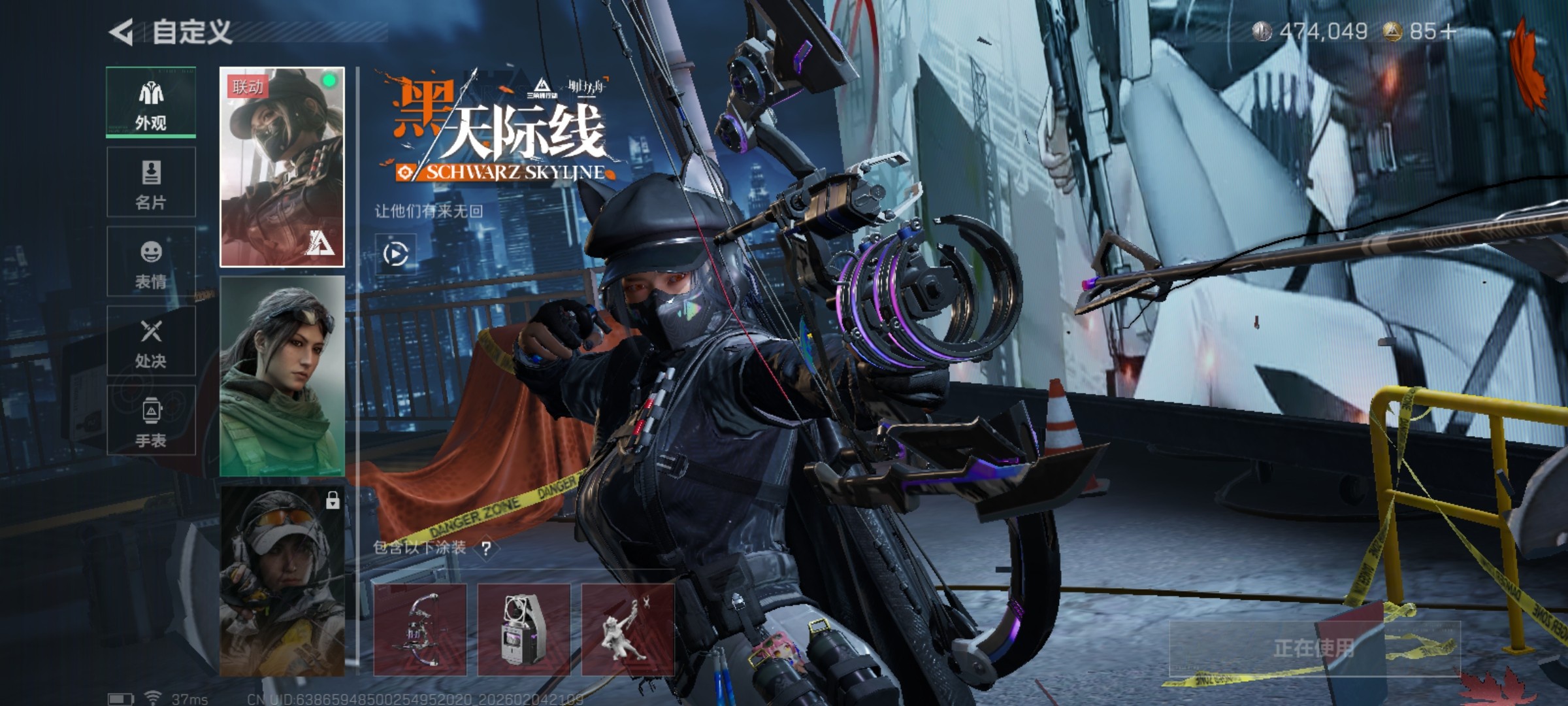Click the 正在使用 in-use button
The width and height of the screenshot is (1568, 706).
(x=1314, y=648)
